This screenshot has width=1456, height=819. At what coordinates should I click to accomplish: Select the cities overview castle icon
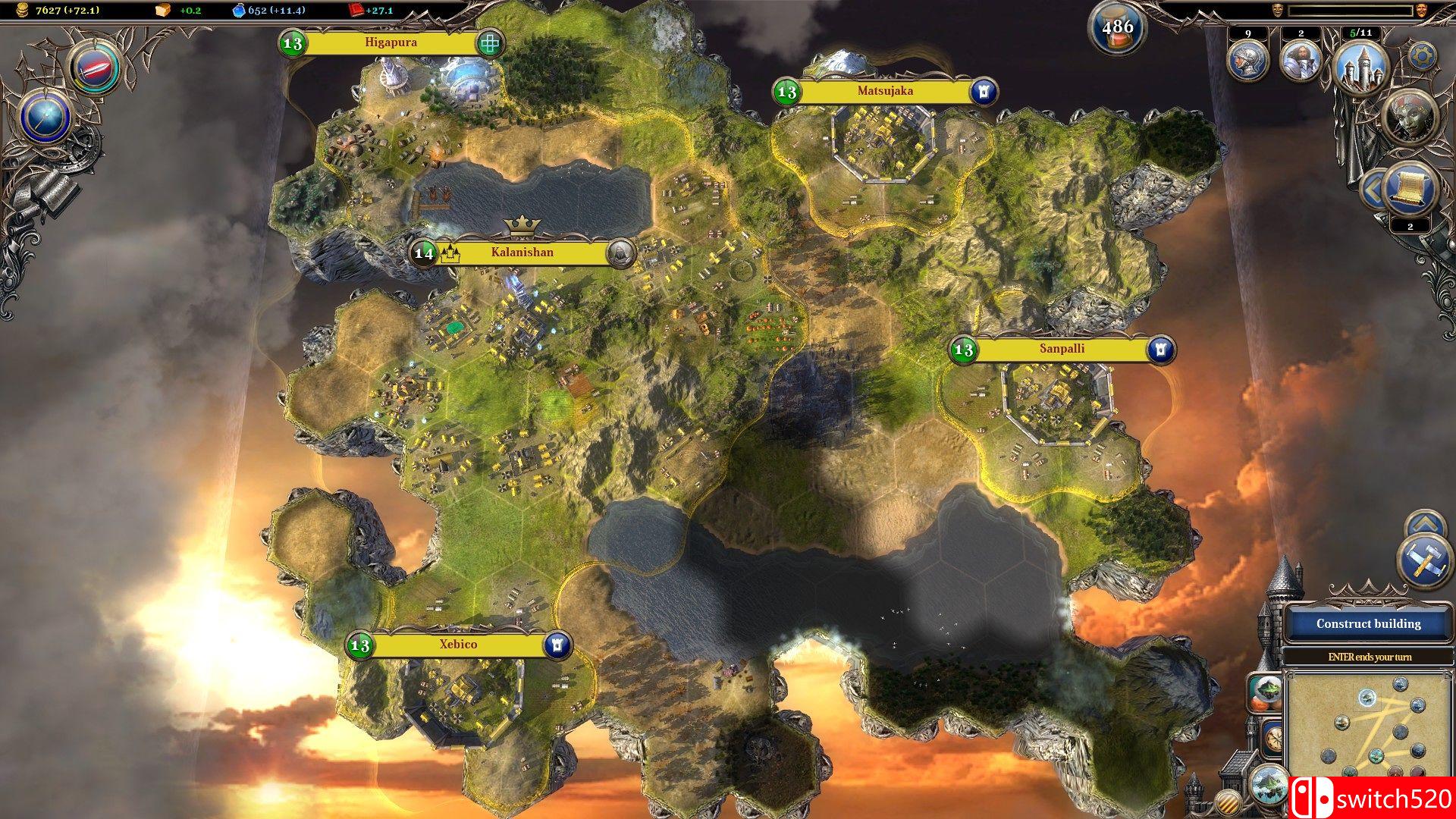[1363, 68]
